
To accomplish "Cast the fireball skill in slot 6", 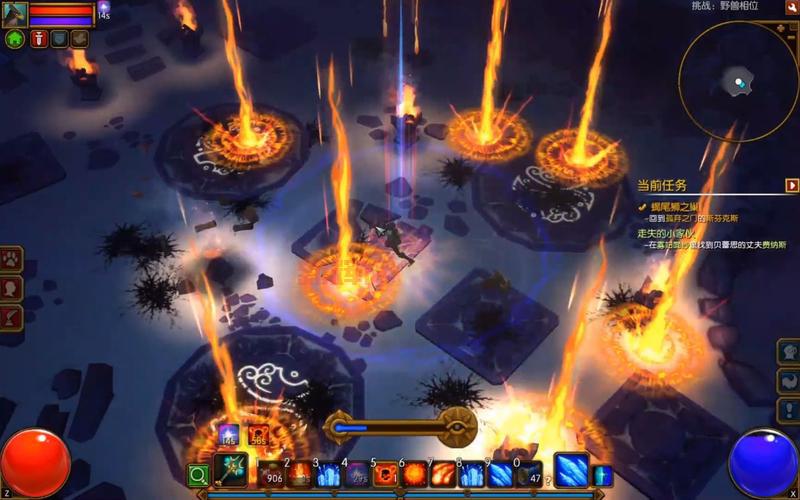I will pos(414,474).
